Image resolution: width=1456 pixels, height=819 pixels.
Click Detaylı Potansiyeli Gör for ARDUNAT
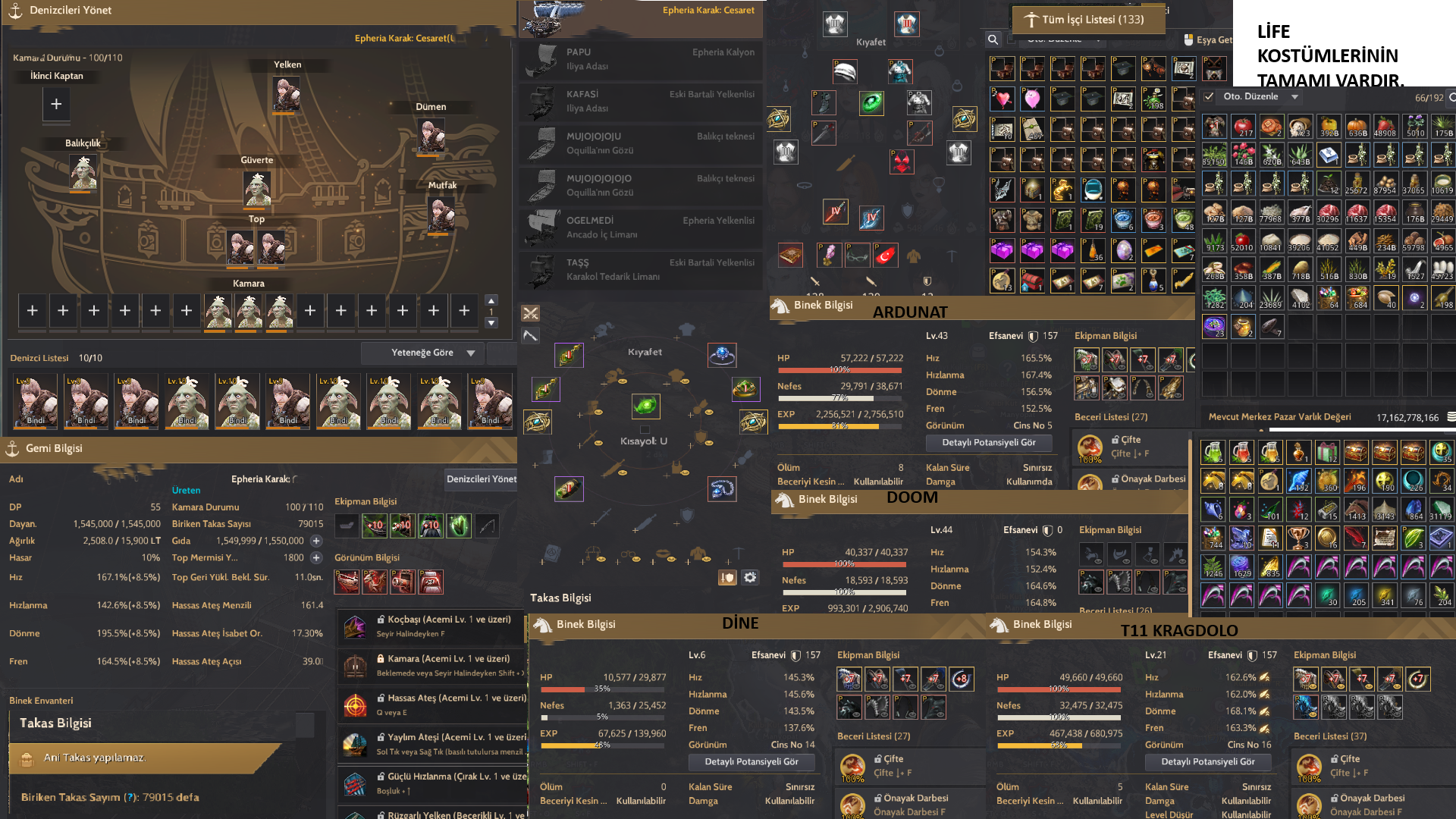(989, 443)
